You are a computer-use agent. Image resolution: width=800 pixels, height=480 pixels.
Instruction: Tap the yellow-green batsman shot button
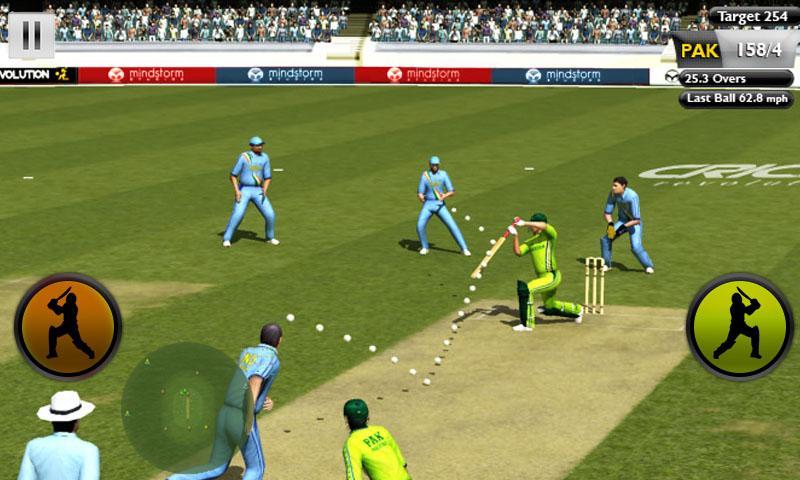(x=739, y=326)
